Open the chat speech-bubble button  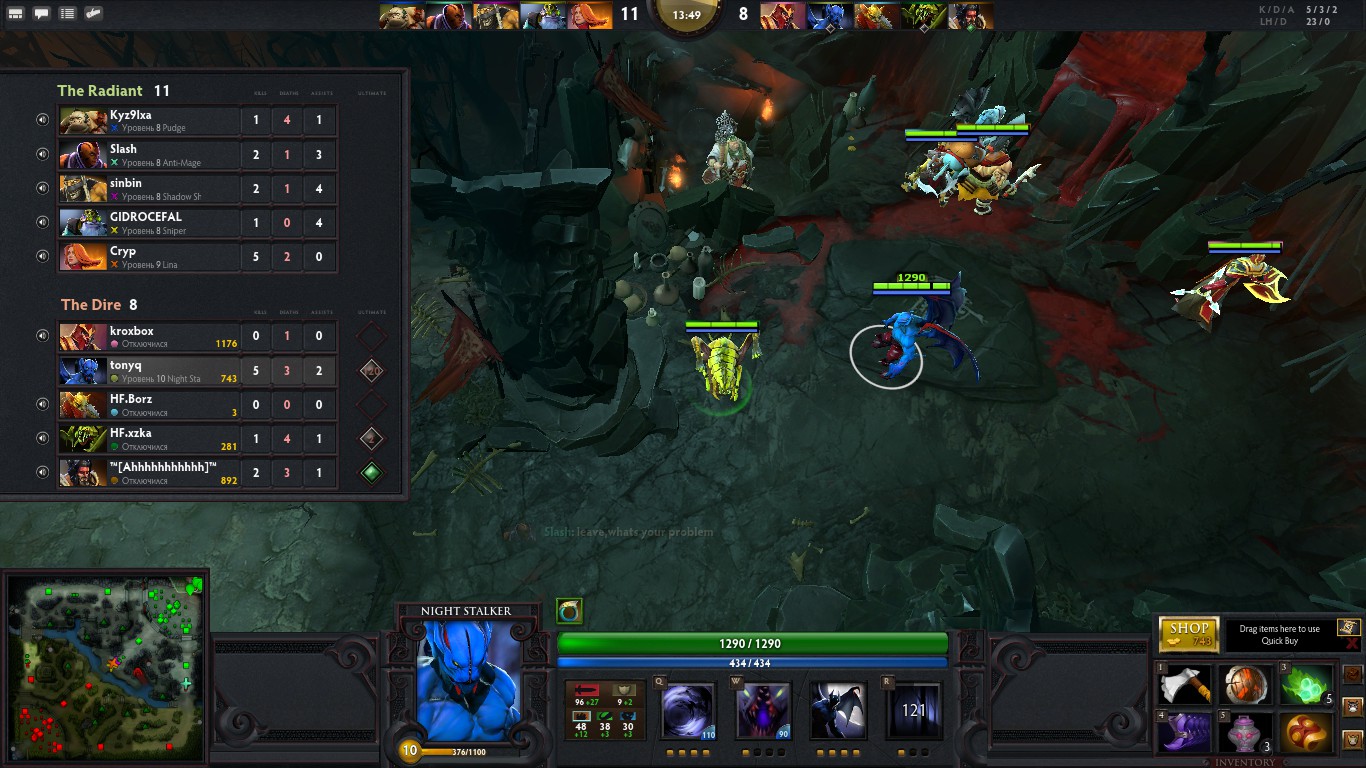point(42,14)
